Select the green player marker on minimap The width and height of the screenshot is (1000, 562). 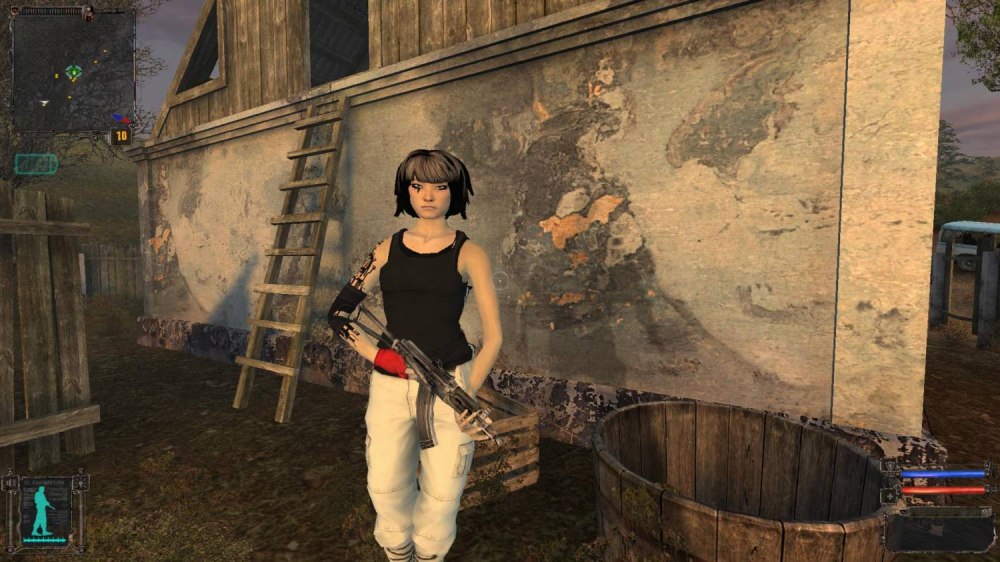coord(73,72)
